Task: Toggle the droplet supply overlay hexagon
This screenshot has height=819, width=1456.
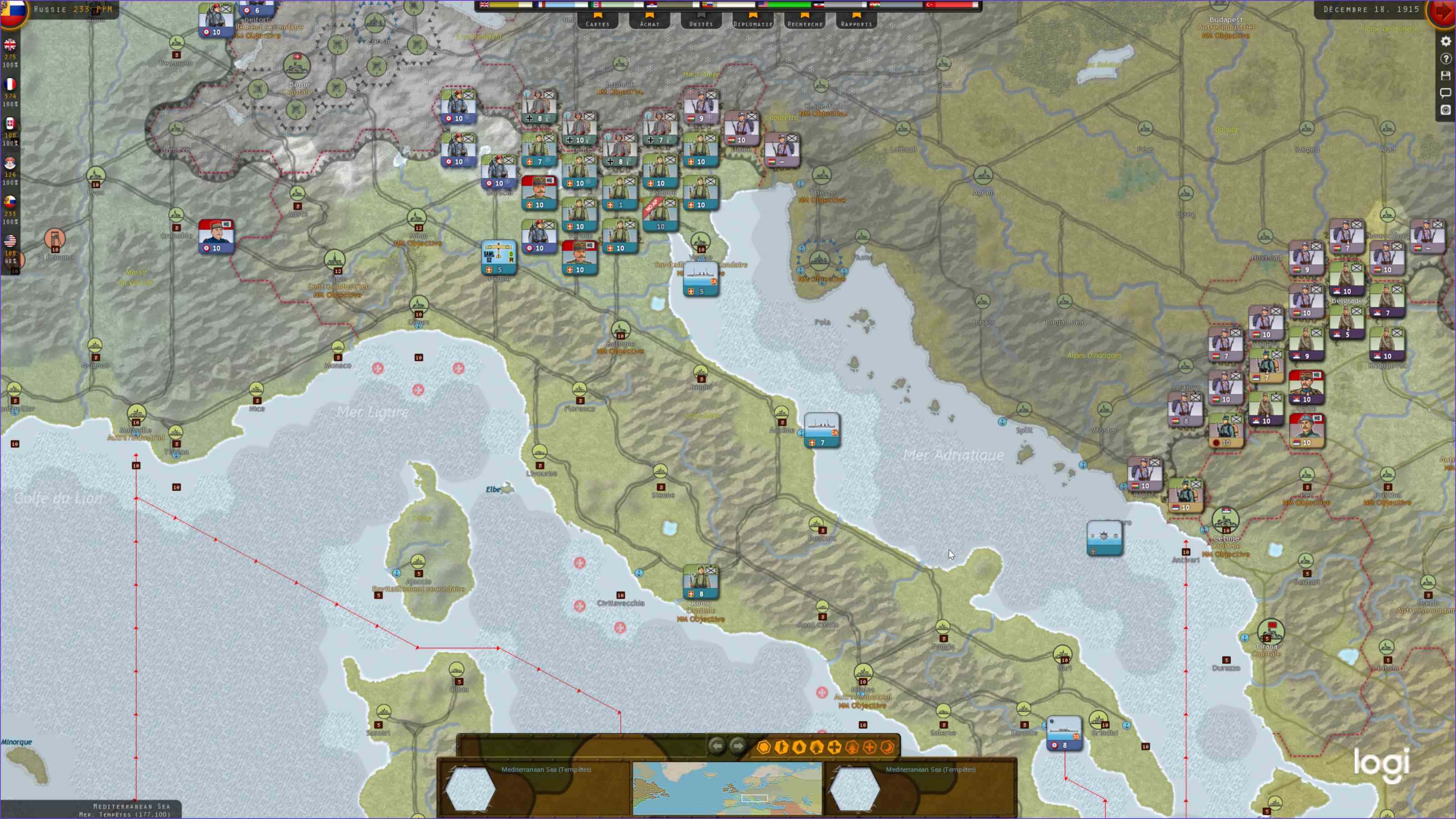Action: [799, 747]
